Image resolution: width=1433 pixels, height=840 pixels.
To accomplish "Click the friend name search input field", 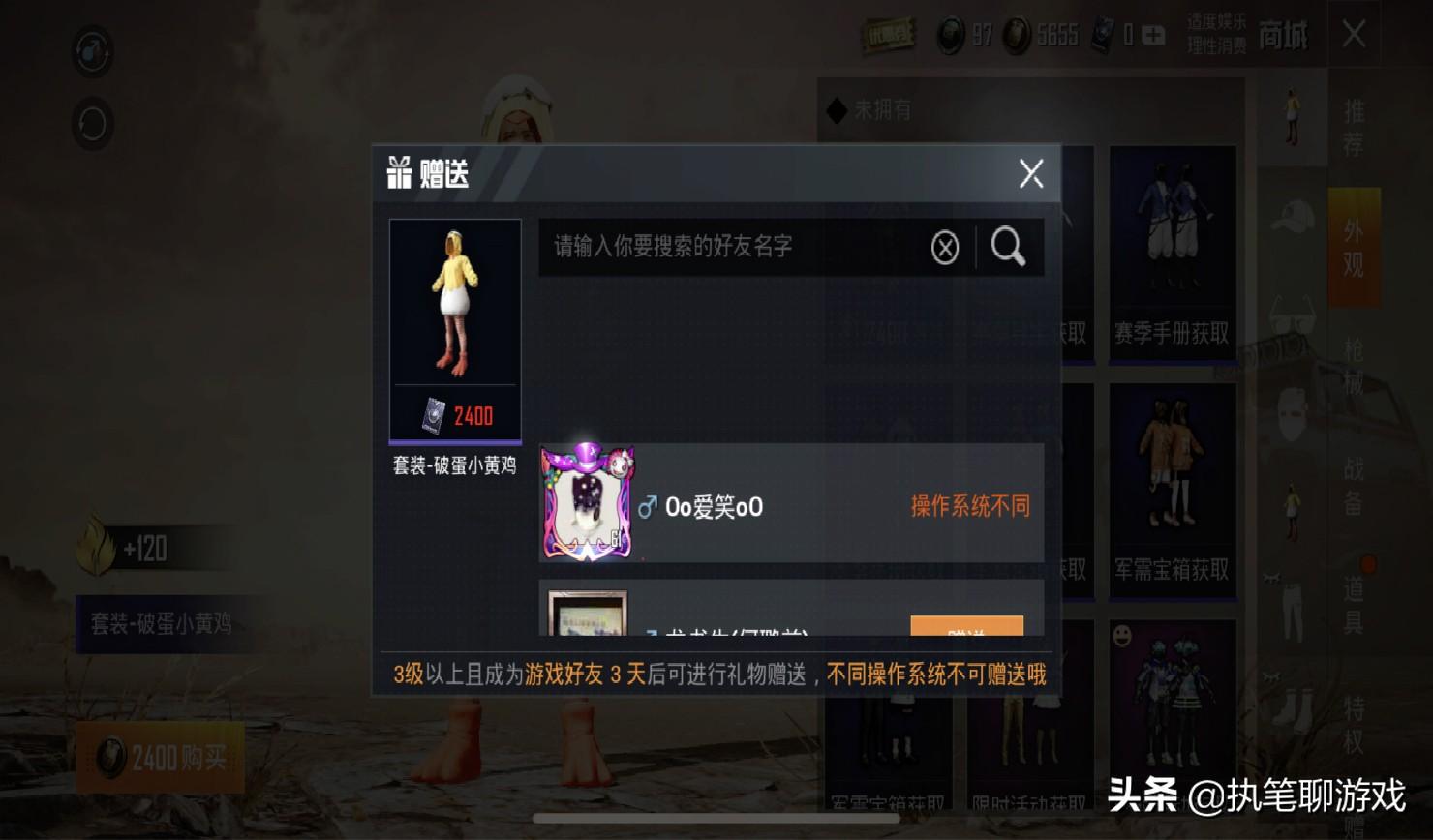I will pyautogui.click(x=736, y=247).
